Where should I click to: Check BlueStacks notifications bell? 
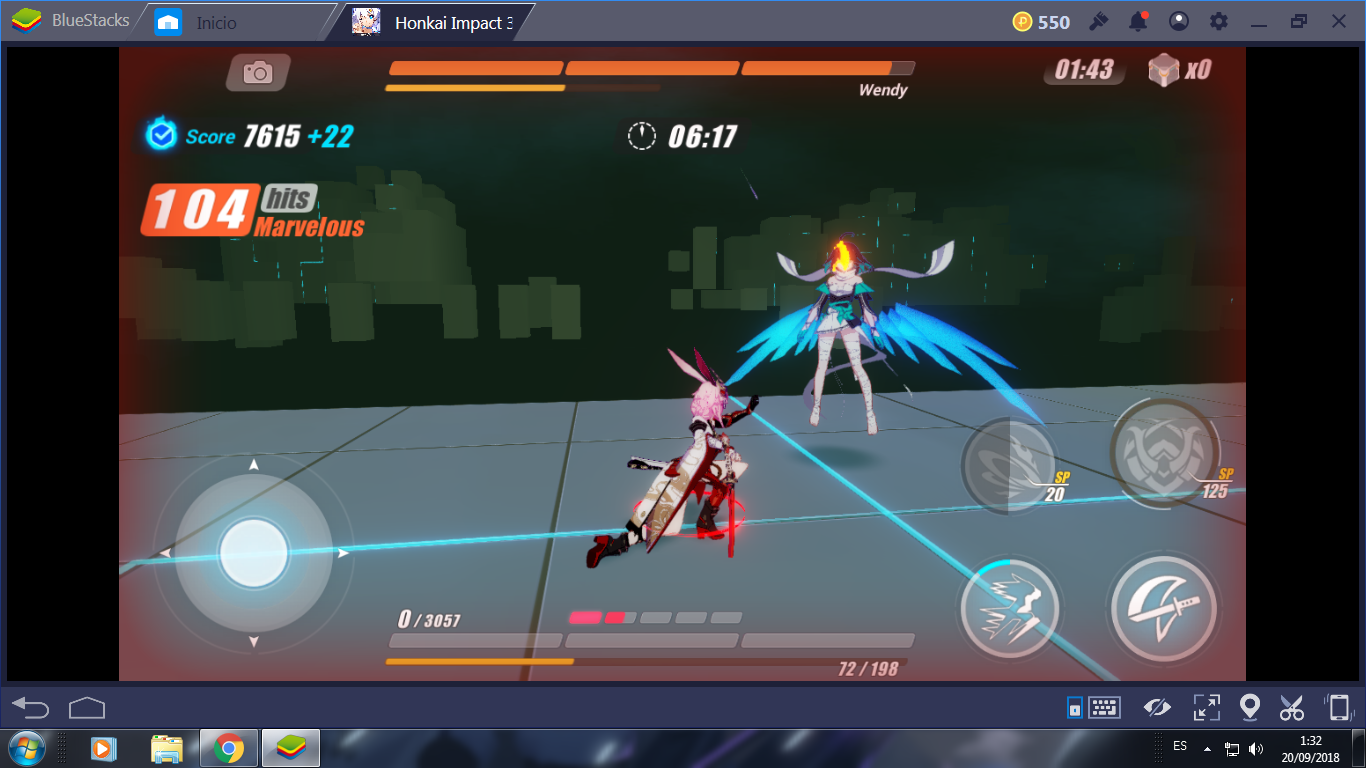click(x=1139, y=20)
